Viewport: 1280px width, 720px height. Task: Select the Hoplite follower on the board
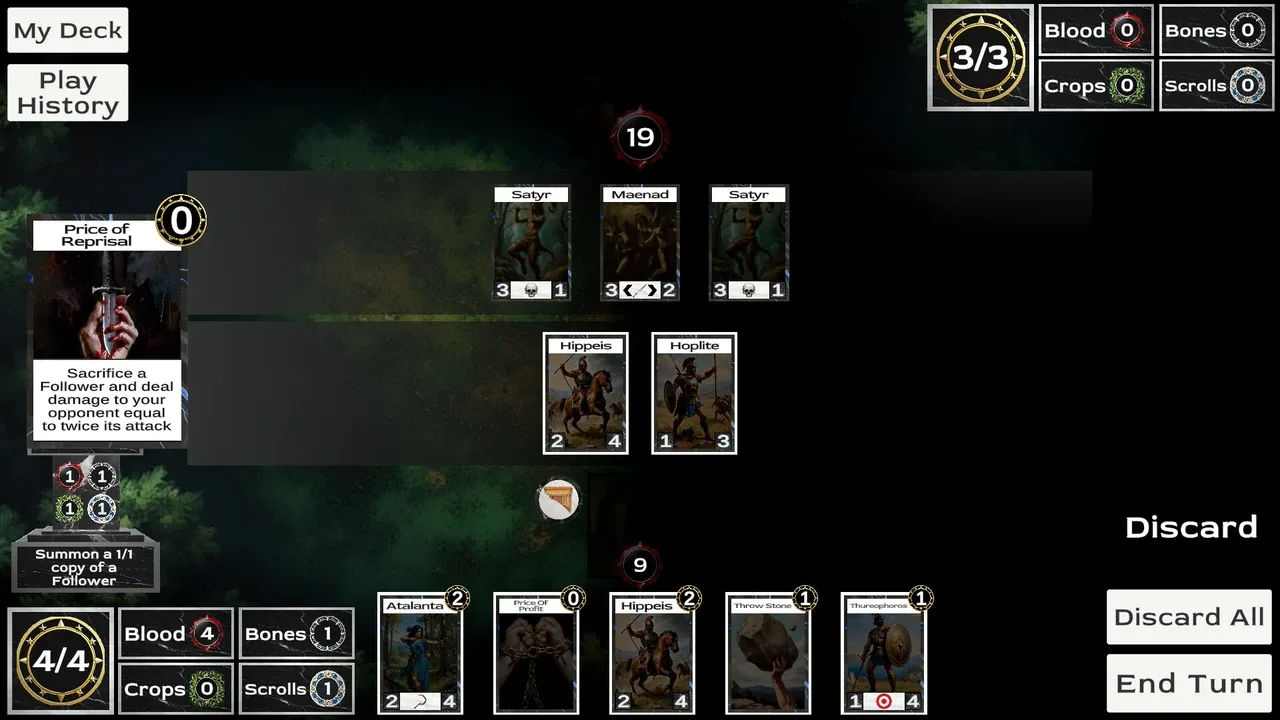[x=695, y=394]
